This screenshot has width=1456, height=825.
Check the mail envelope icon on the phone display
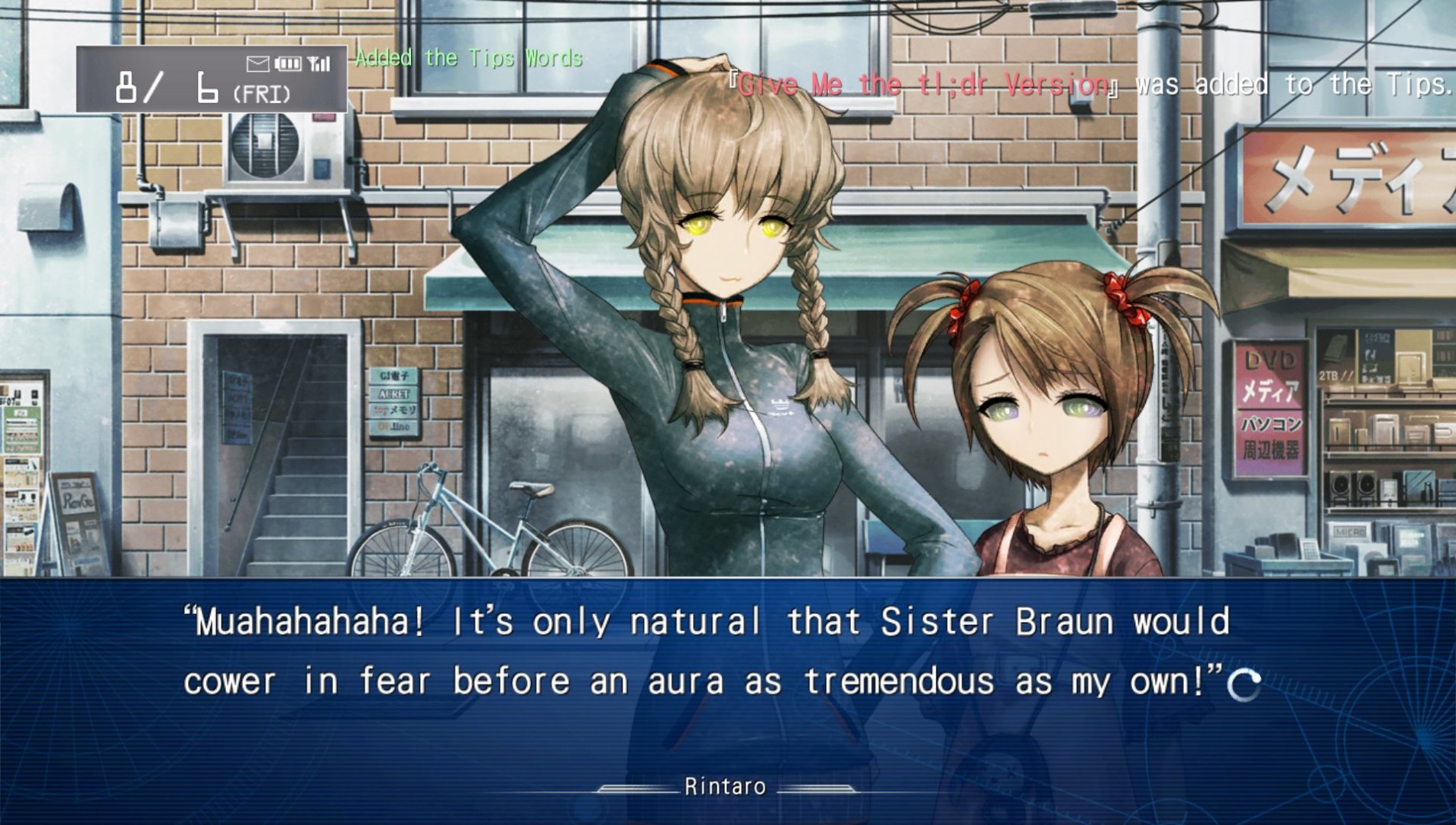click(x=257, y=64)
